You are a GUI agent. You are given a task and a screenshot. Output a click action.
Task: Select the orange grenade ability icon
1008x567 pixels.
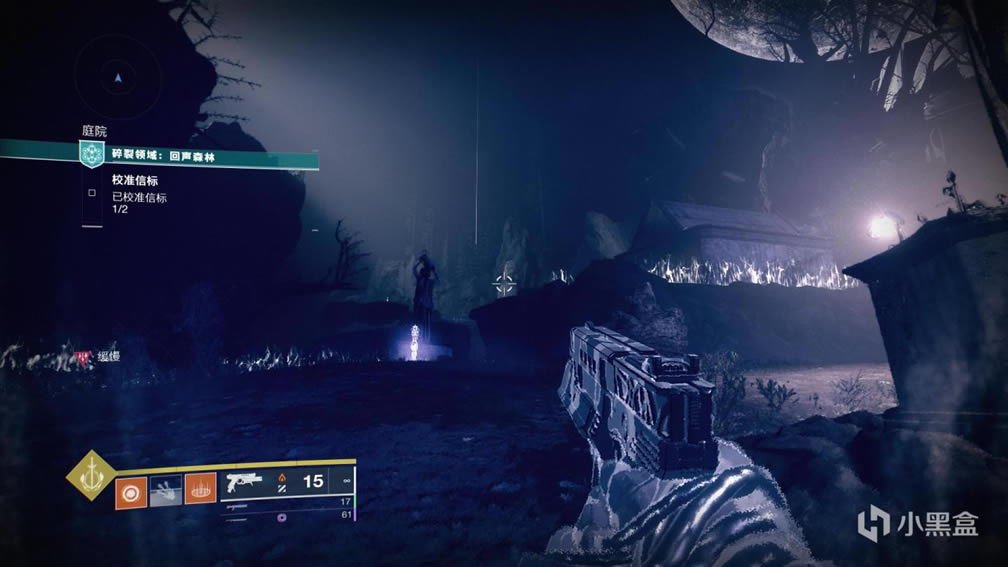pos(130,490)
